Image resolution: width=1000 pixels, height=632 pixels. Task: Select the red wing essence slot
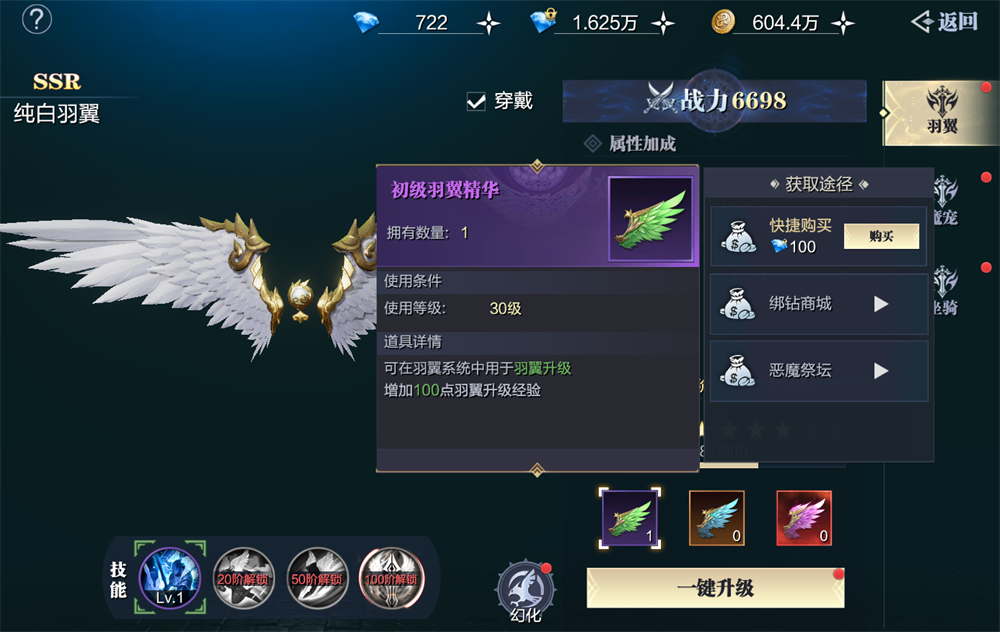[x=804, y=518]
